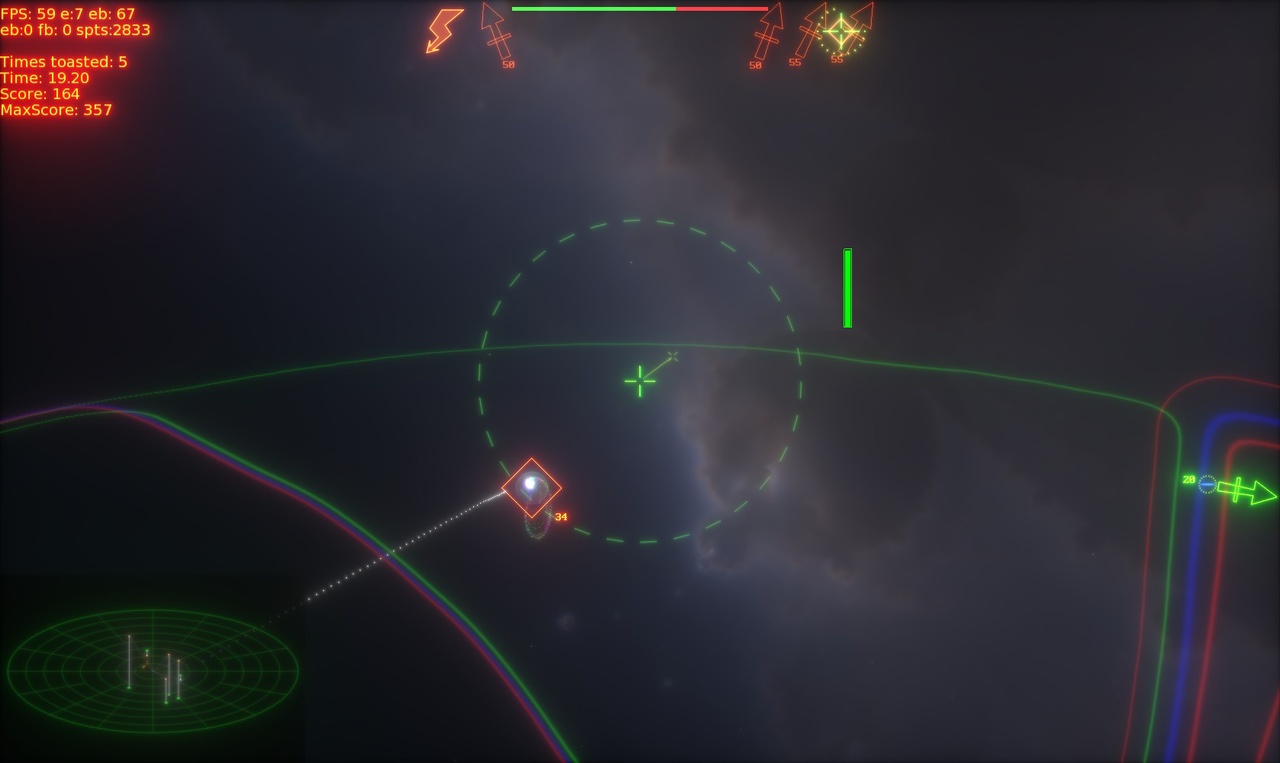This screenshot has width=1280, height=763.
Task: Toggle the blue shield indicator circle
Action: coord(1207,485)
